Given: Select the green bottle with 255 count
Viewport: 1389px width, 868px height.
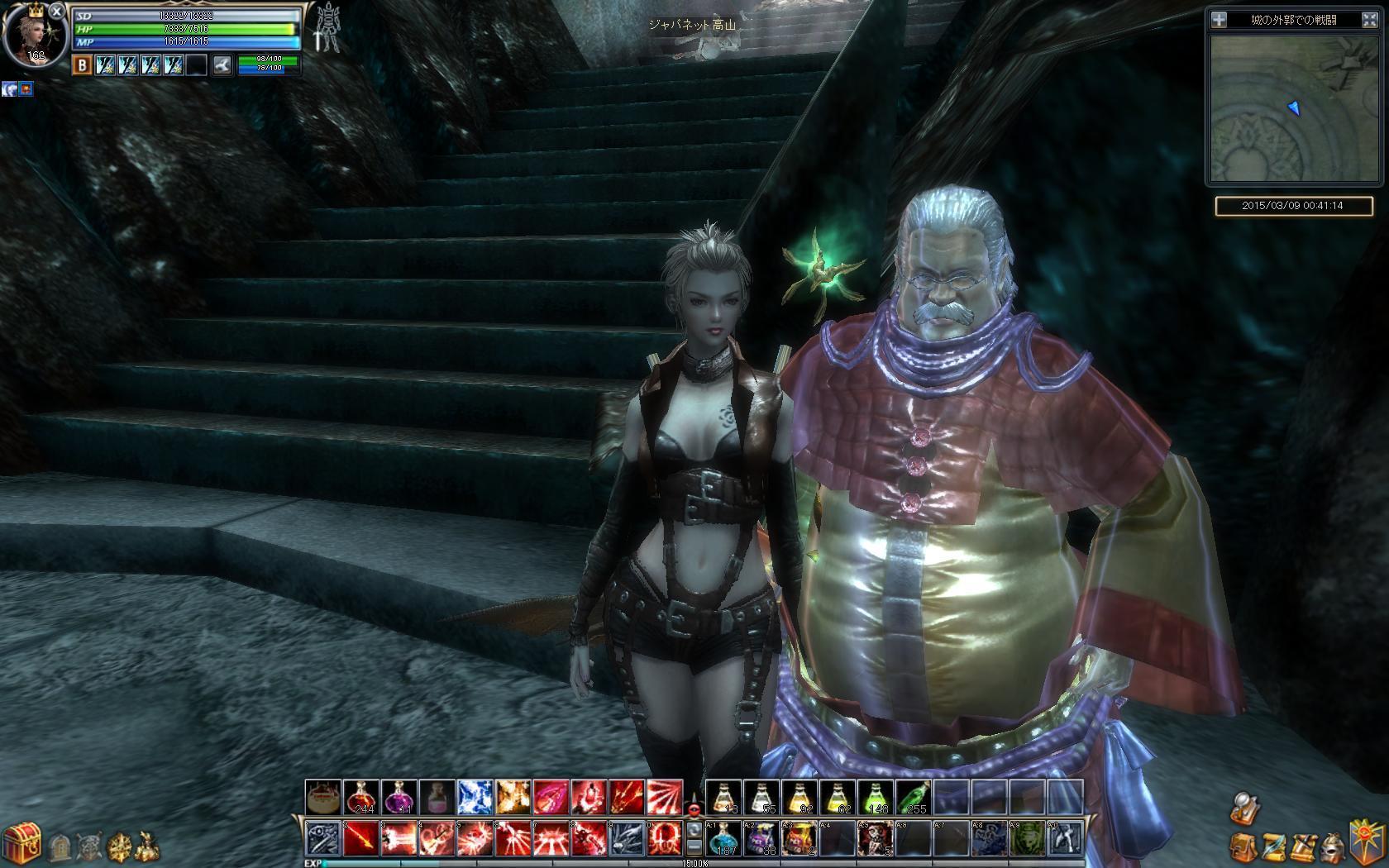Looking at the screenshot, I should tap(912, 797).
